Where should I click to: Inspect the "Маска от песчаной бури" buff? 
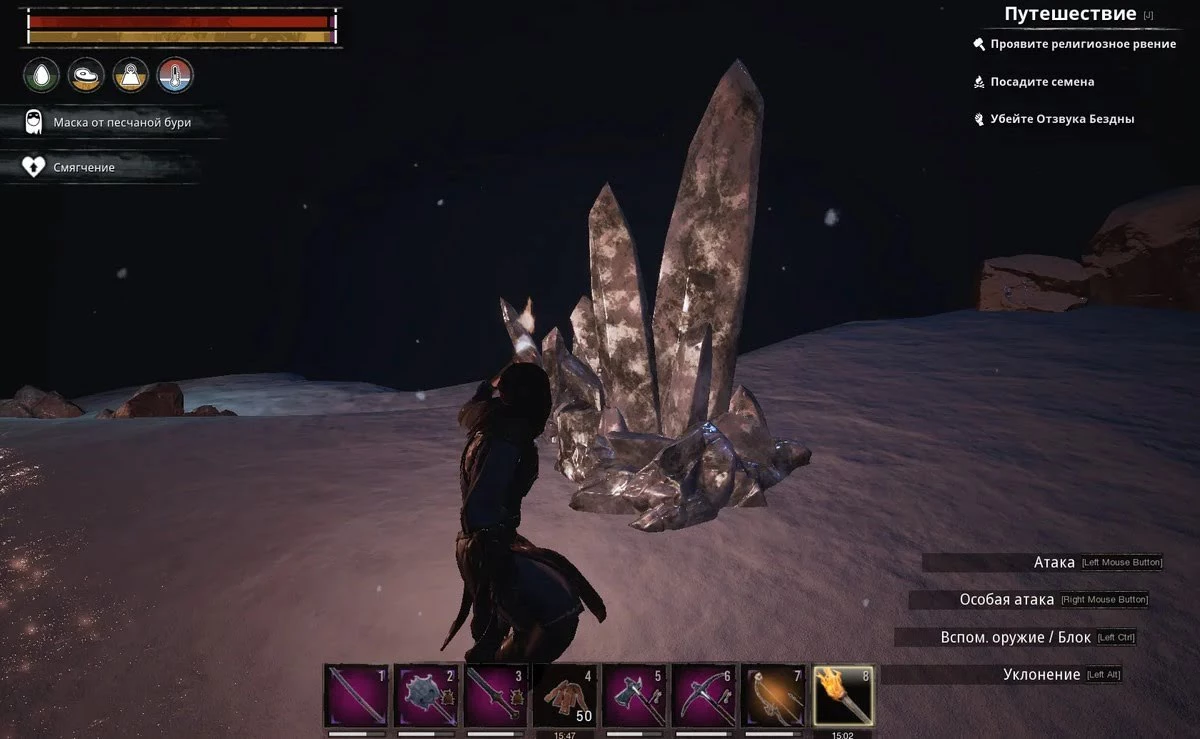coord(121,122)
